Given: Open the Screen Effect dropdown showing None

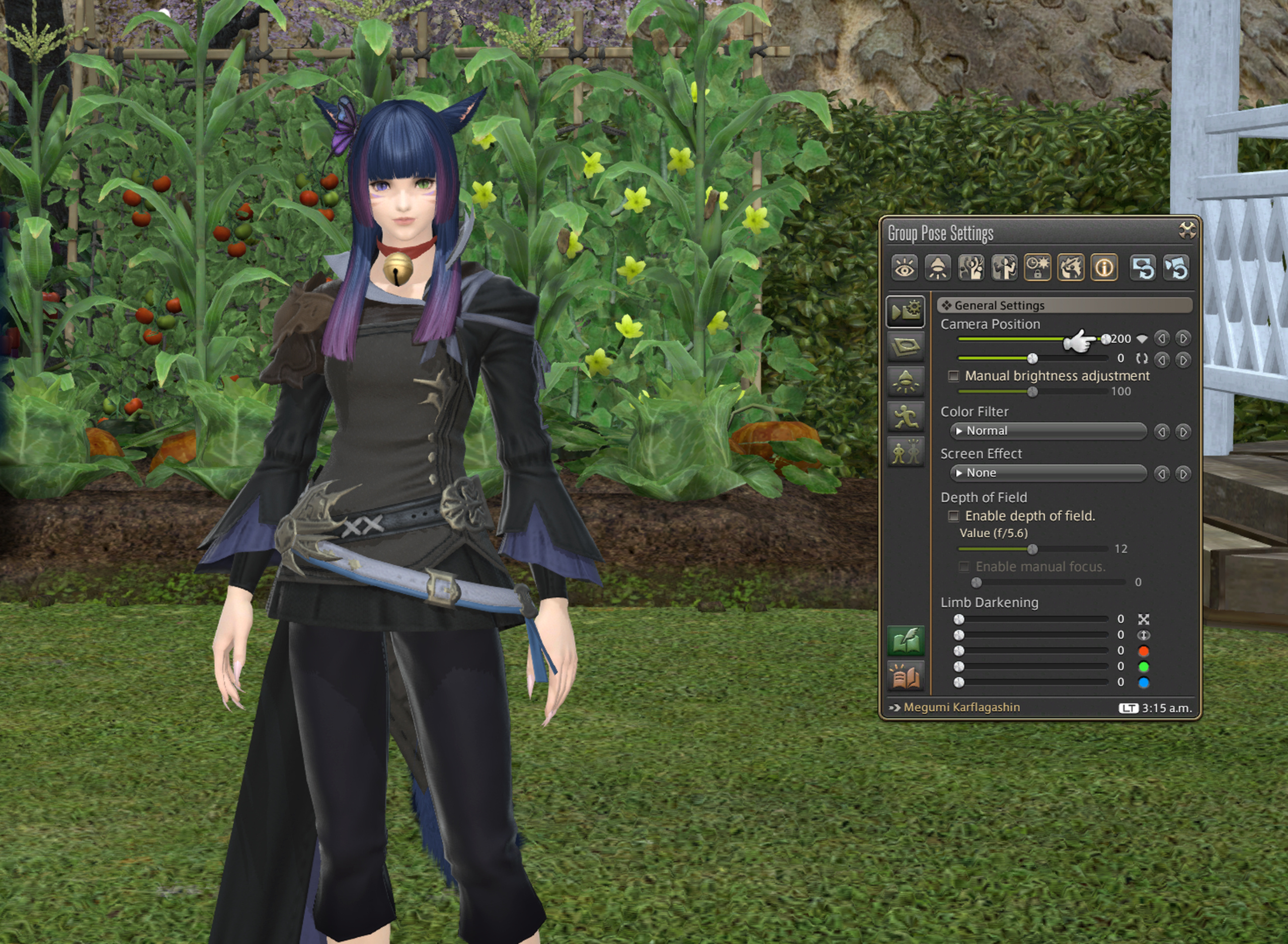Looking at the screenshot, I should click(x=1048, y=473).
